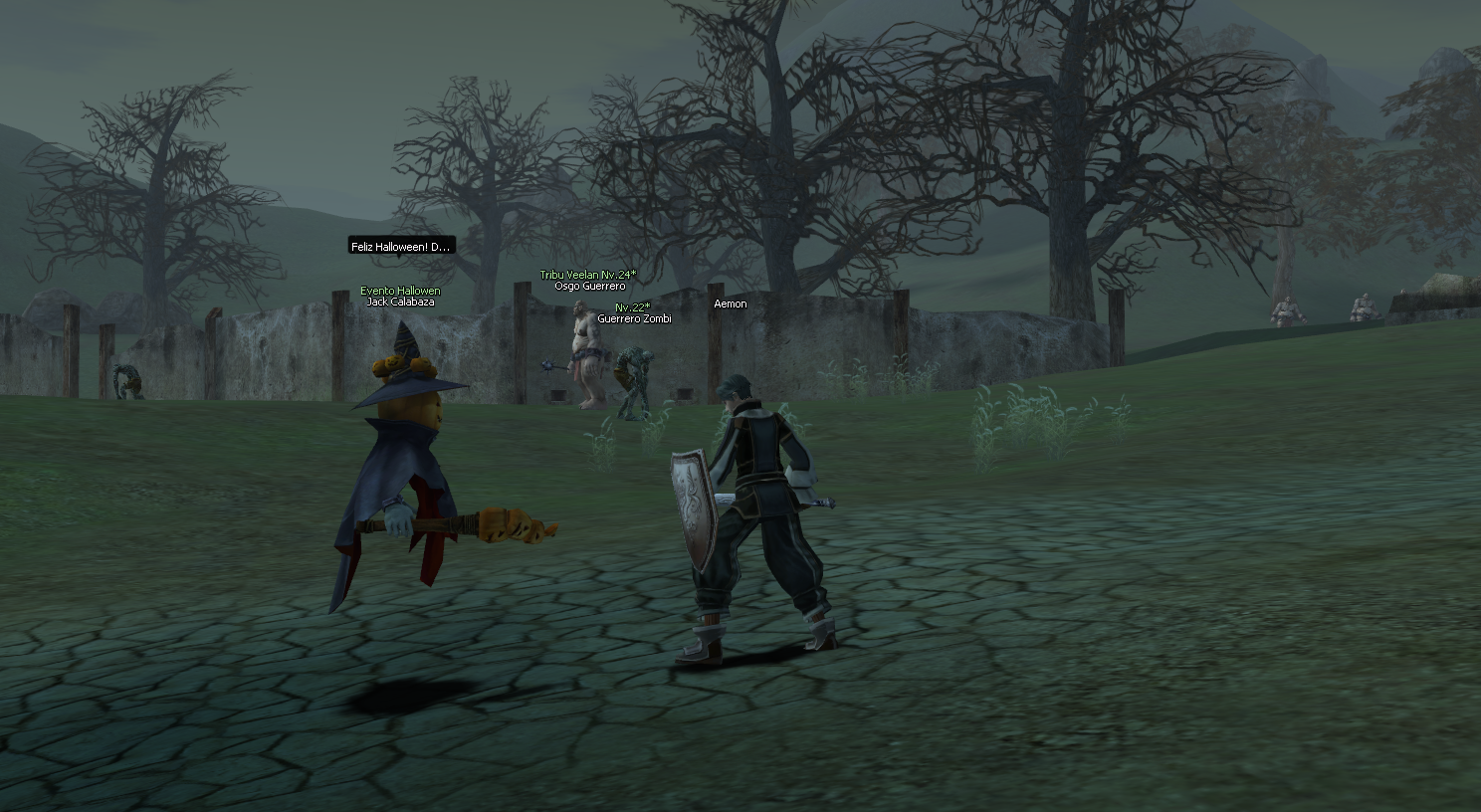Select the Jack Calabaza nameplate

(400, 302)
